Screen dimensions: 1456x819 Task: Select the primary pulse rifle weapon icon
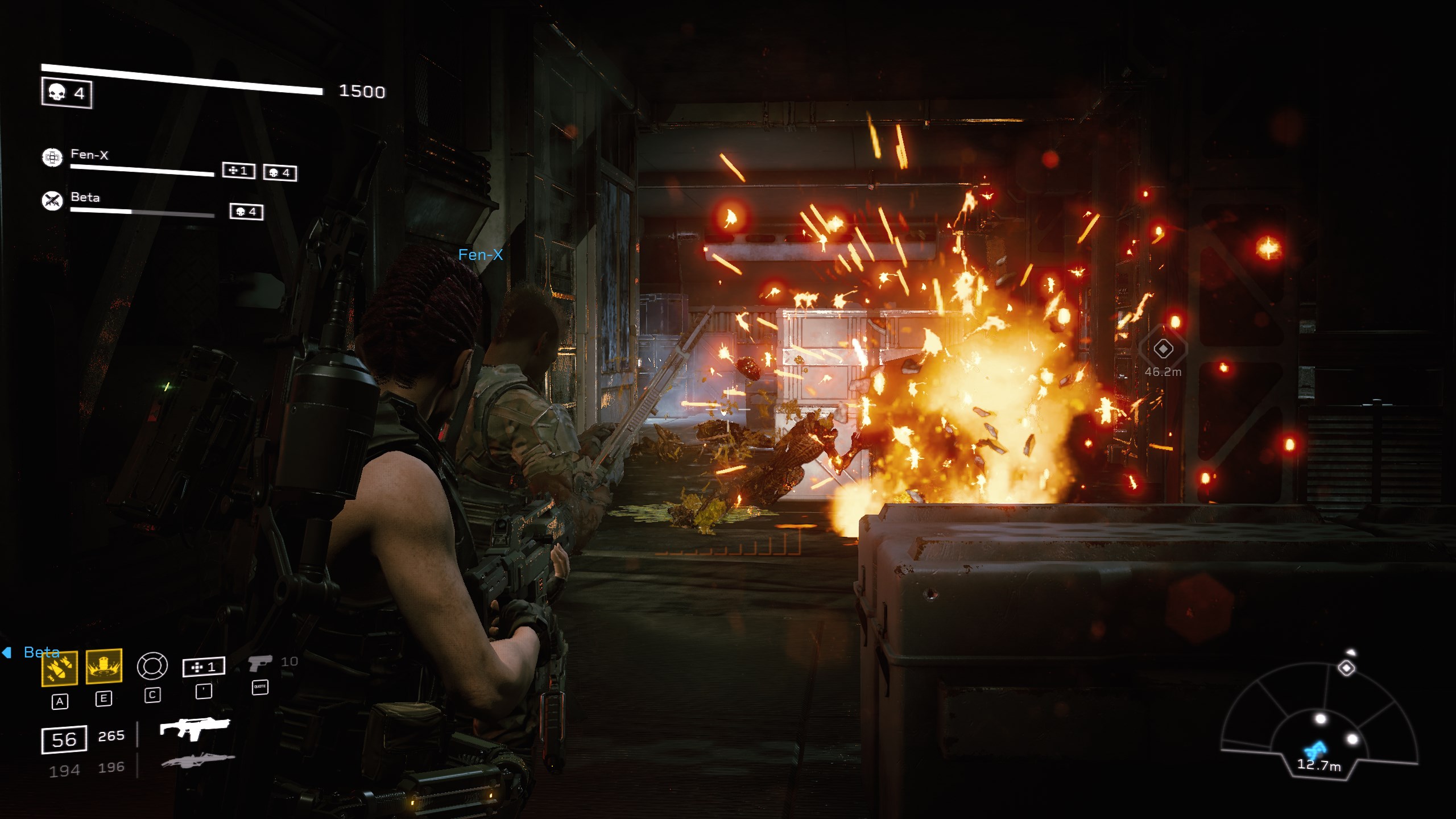[195, 728]
